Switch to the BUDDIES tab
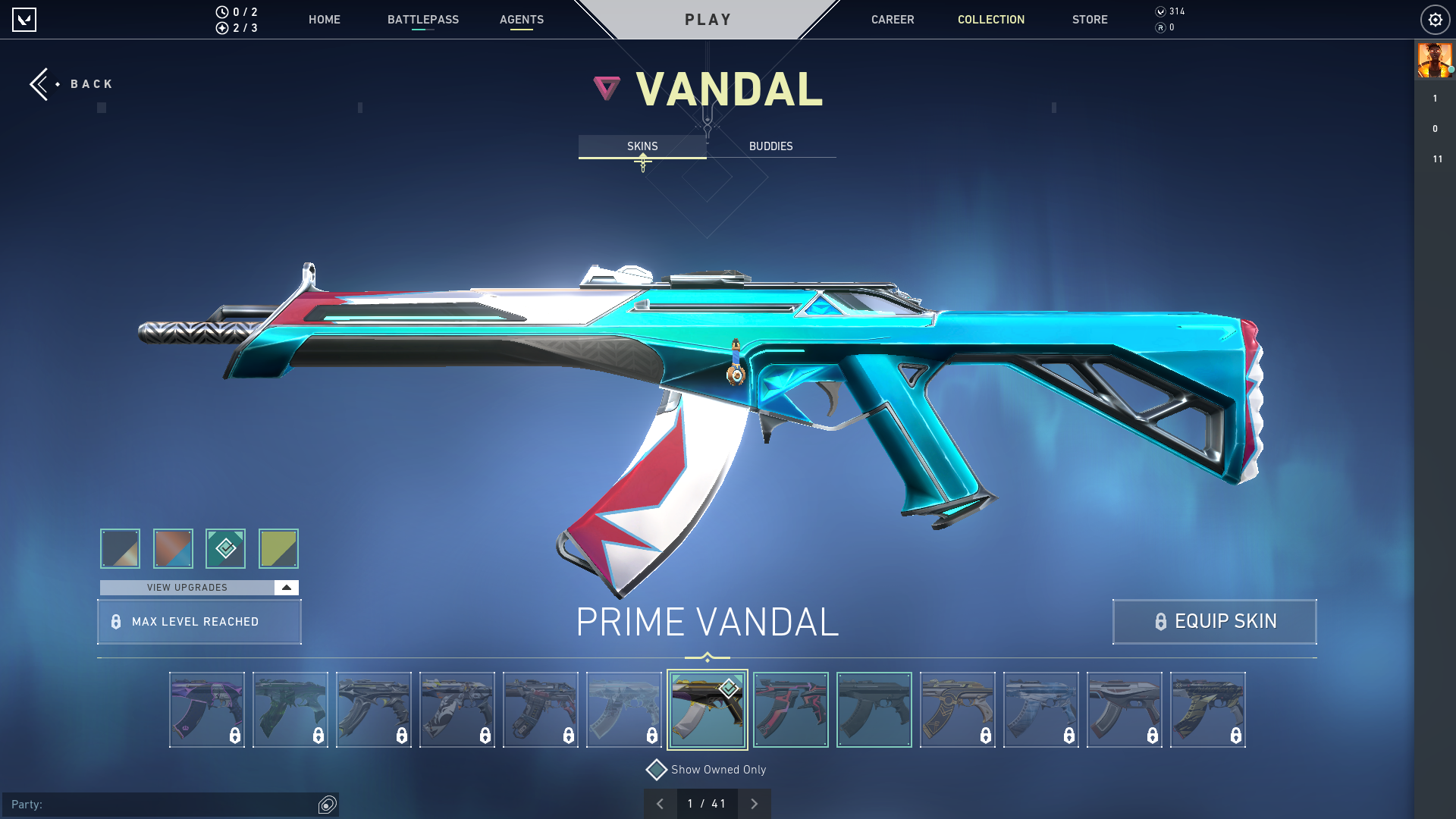This screenshot has height=819, width=1456. coord(770,146)
